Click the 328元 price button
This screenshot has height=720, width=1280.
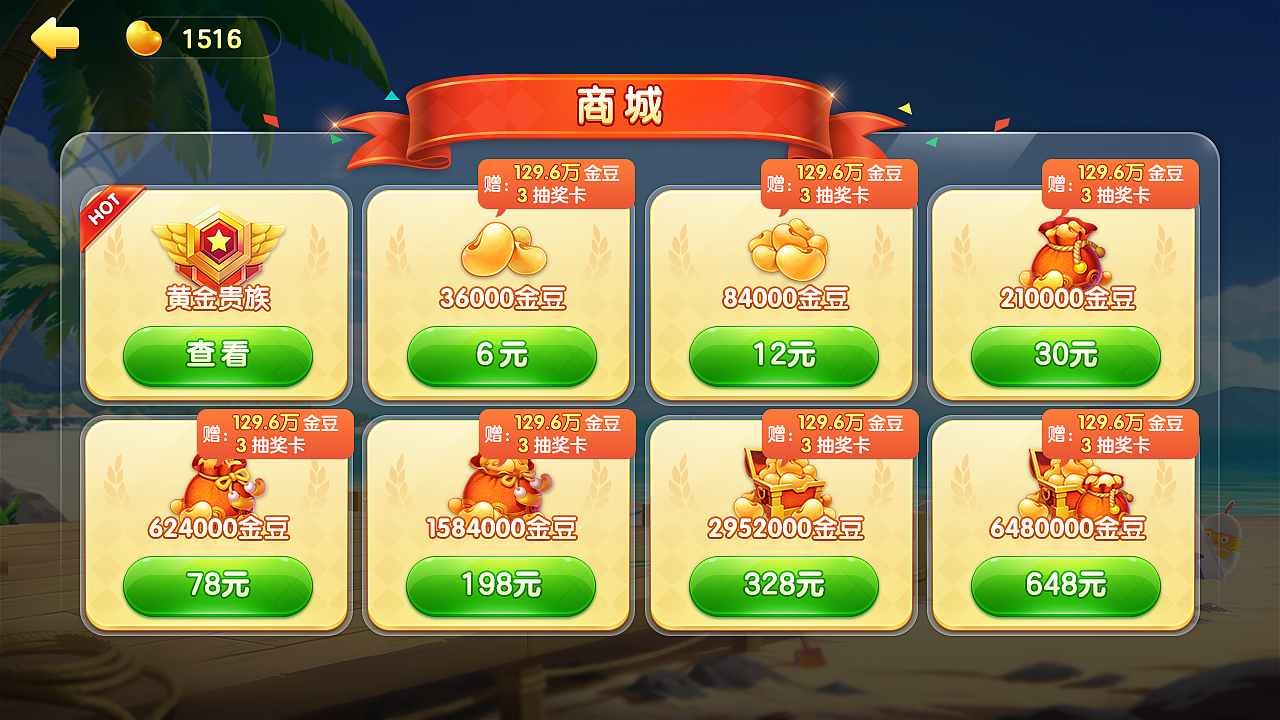click(x=783, y=586)
